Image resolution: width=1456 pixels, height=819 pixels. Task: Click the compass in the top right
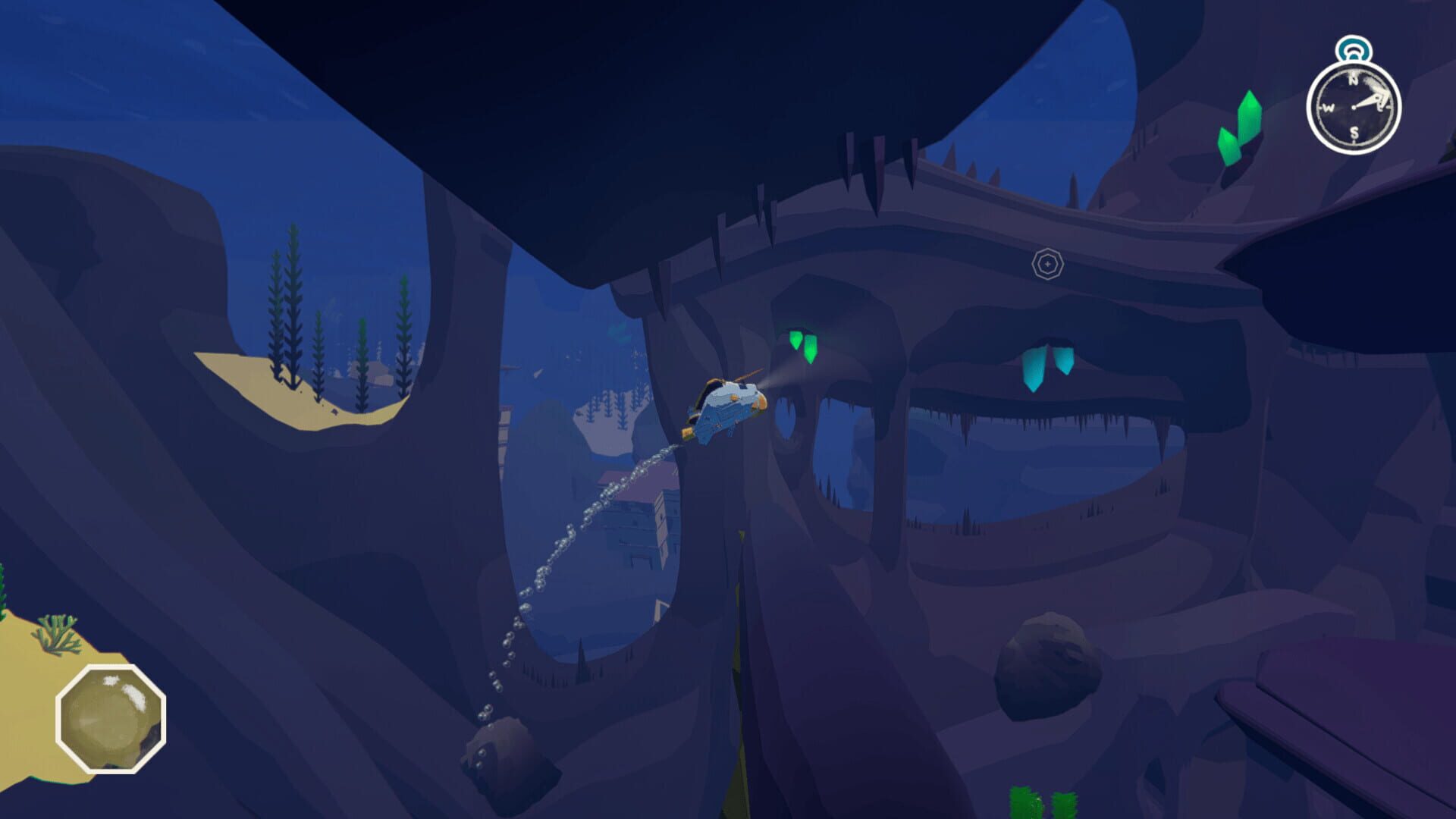coord(1354,106)
